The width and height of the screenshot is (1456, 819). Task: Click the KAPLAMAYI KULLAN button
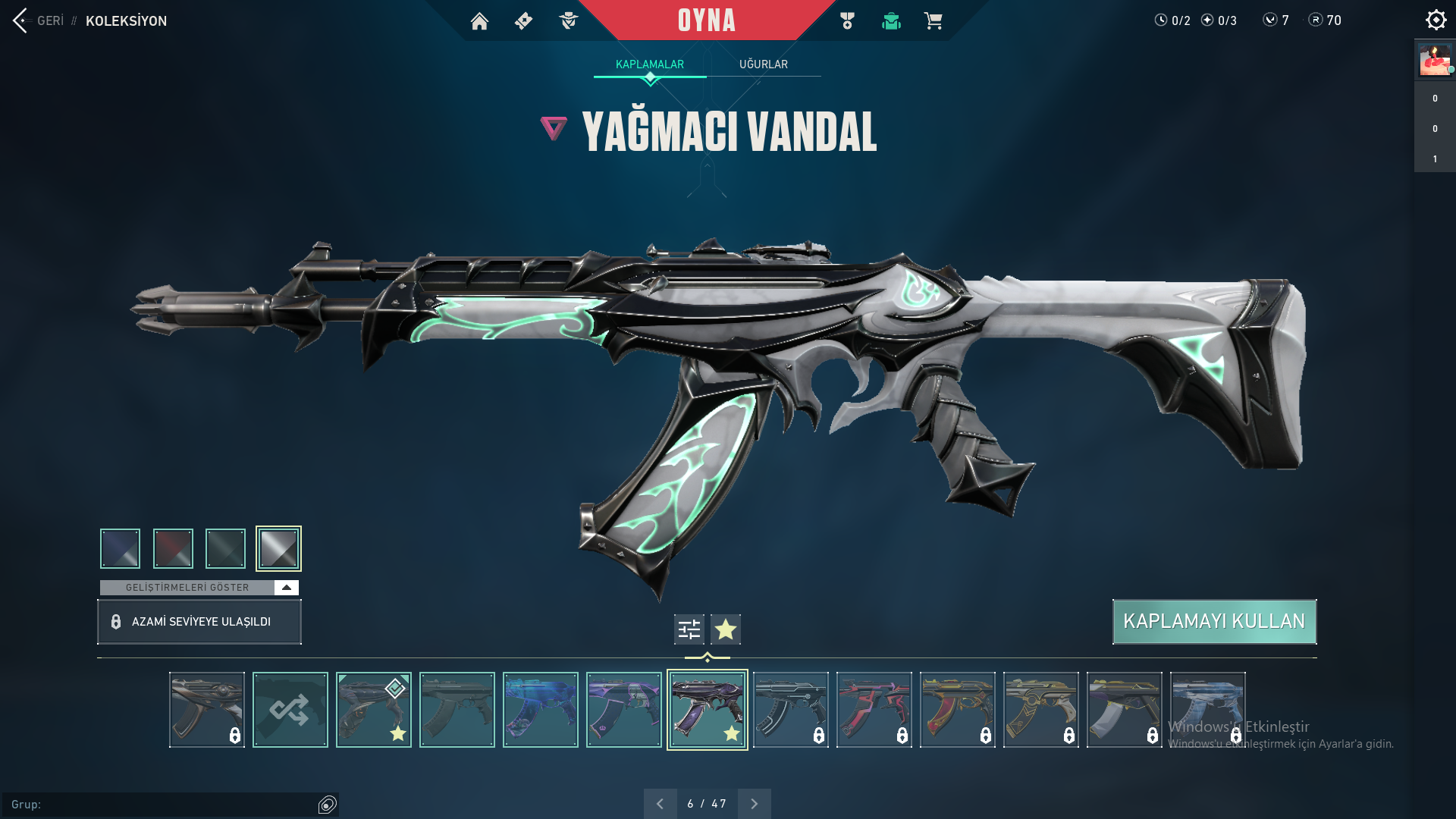pos(1213,621)
